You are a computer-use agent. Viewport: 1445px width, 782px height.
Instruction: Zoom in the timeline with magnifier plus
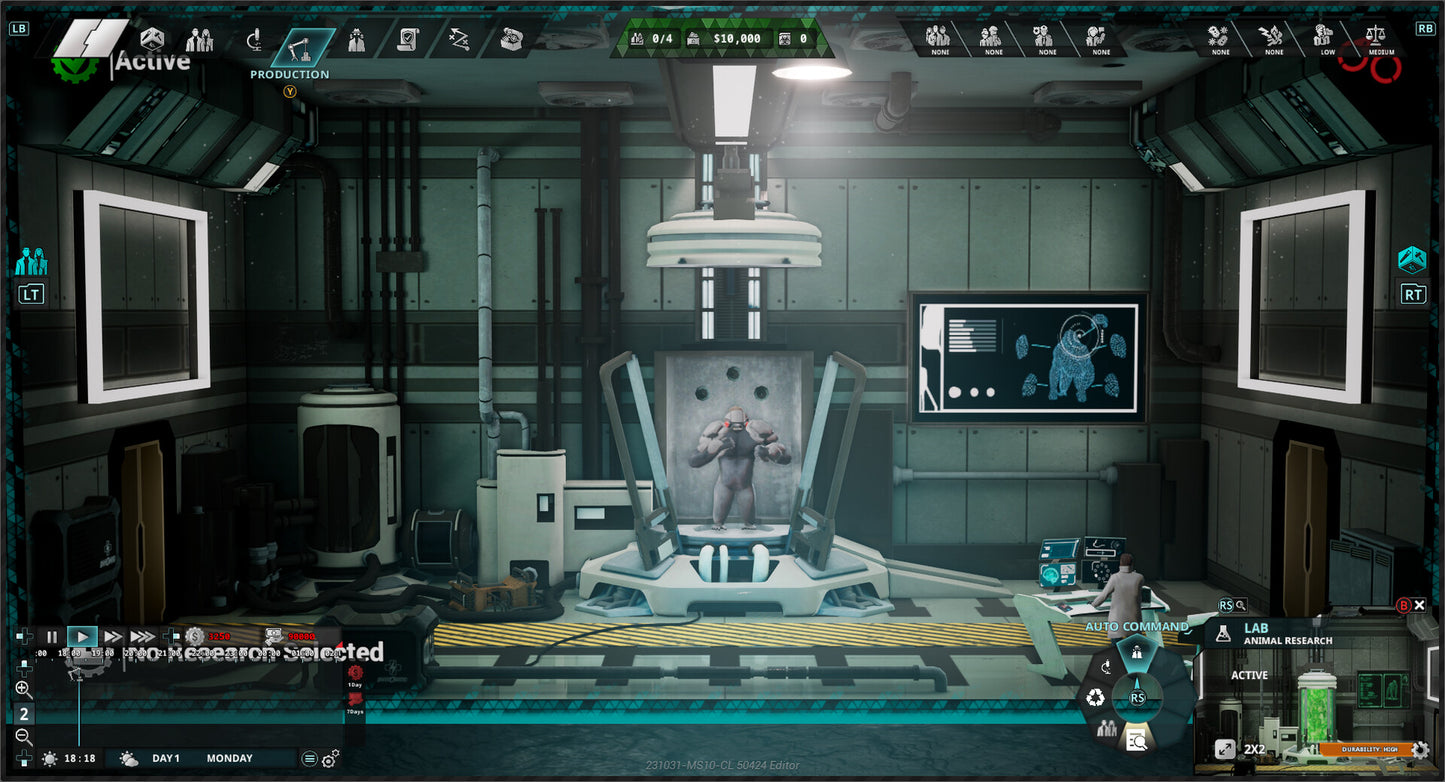pyautogui.click(x=24, y=690)
